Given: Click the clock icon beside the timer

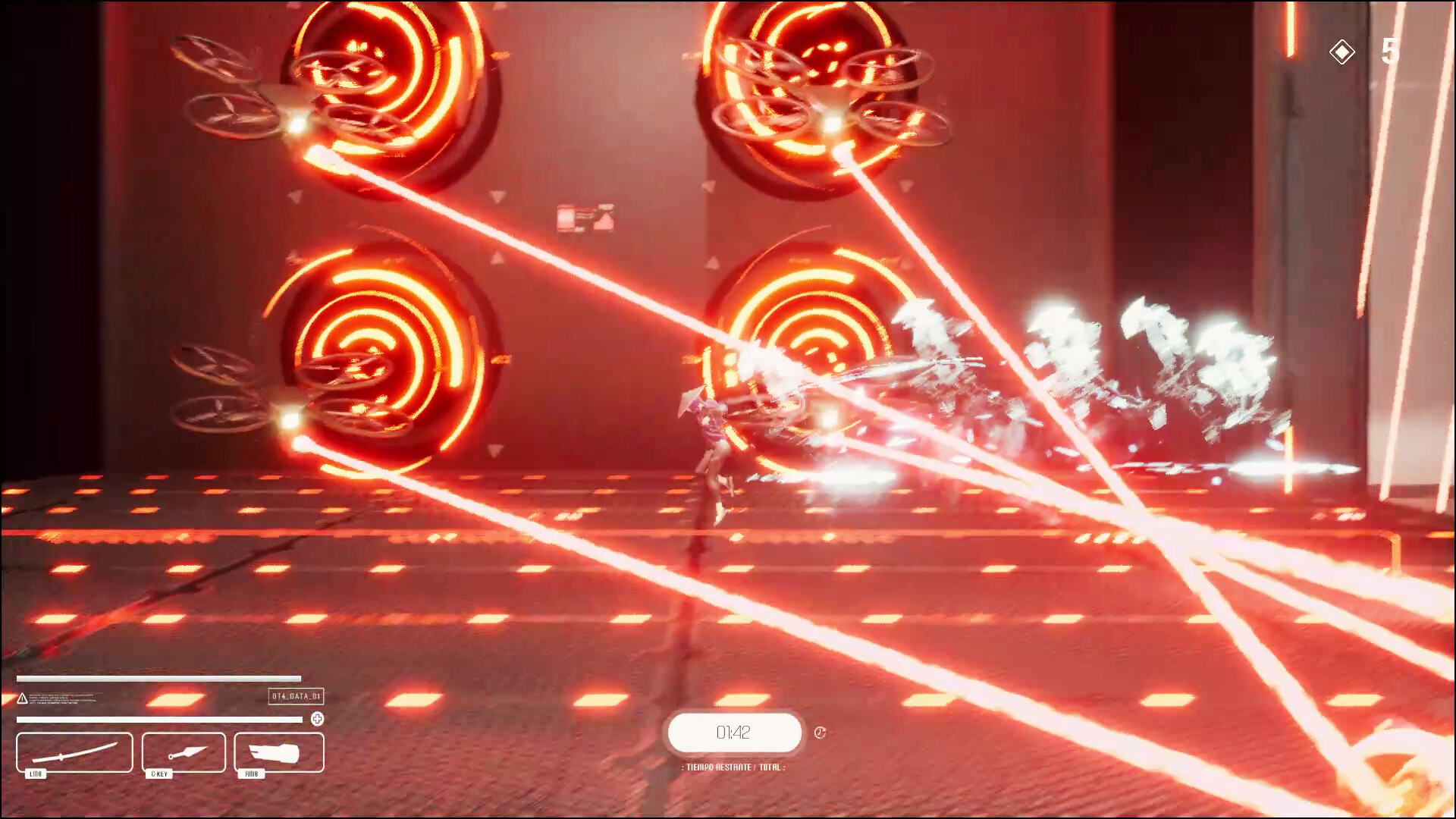Looking at the screenshot, I should 819,733.
